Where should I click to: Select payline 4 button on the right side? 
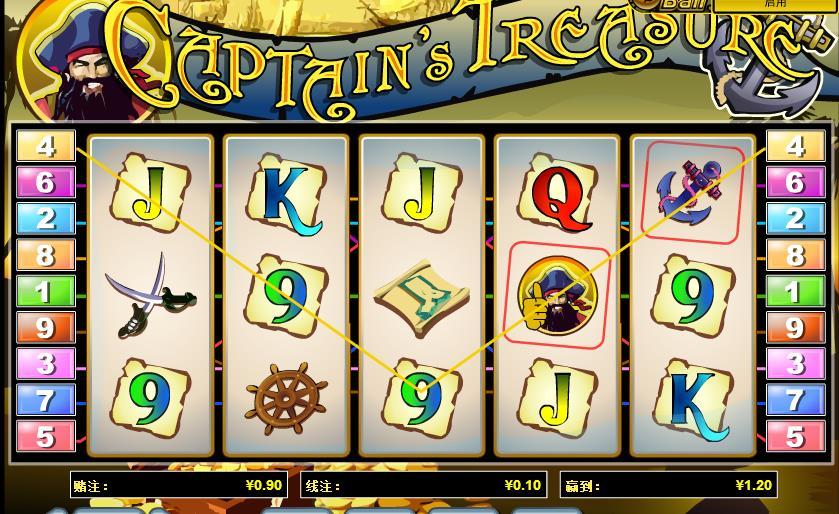click(795, 146)
